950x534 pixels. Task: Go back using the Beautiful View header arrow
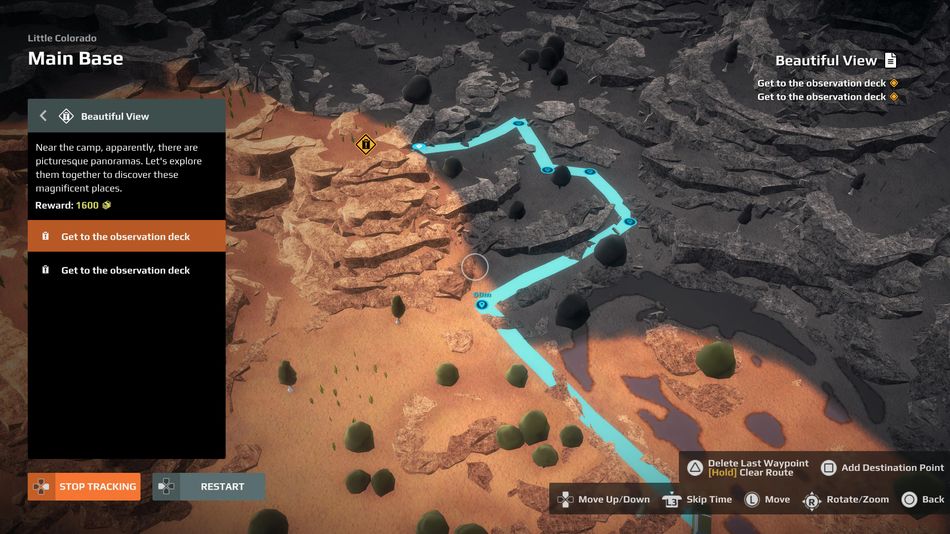[43, 116]
